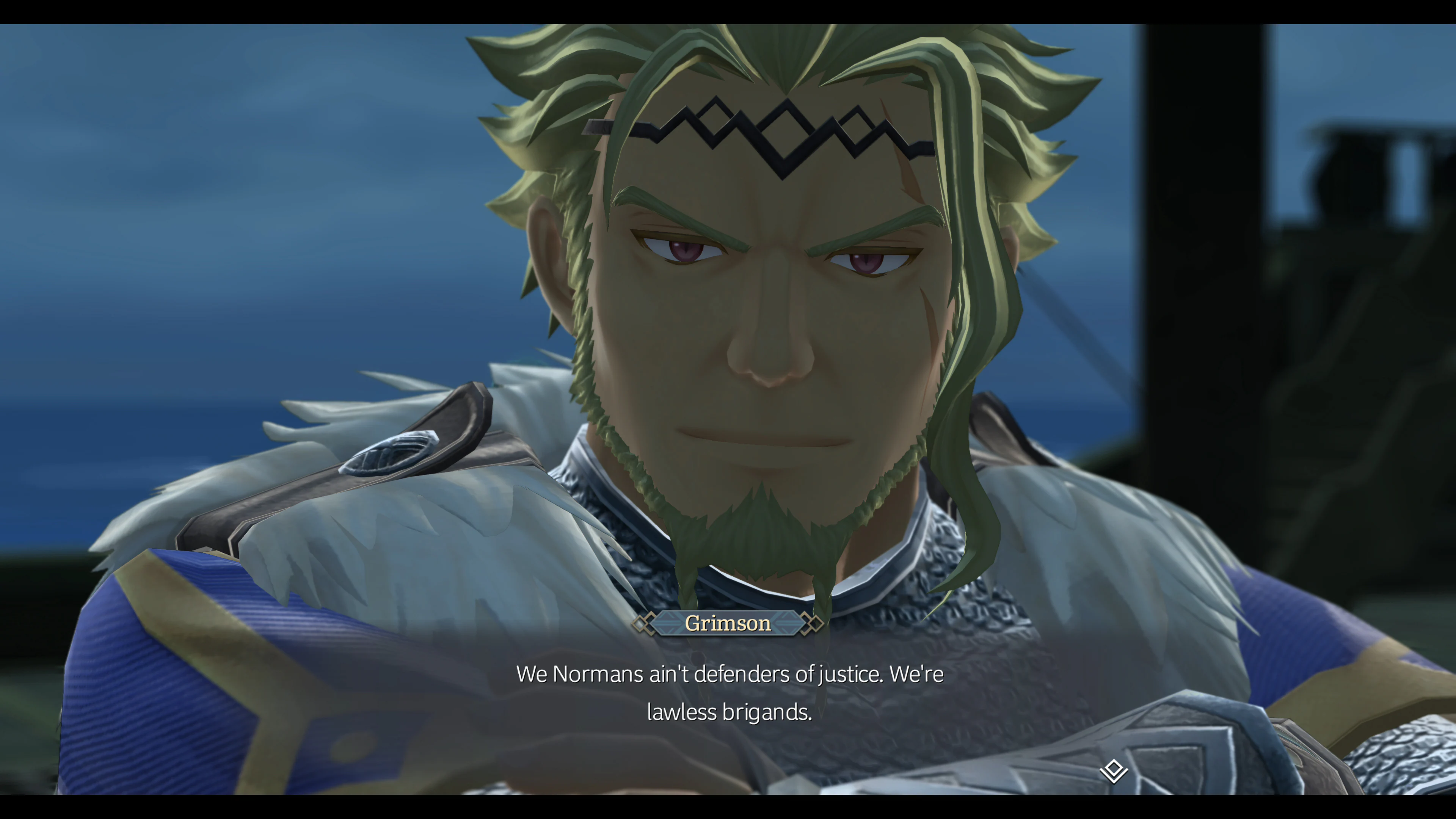Toggle the dialogue box visibility by clicking it
The width and height of the screenshot is (1456, 819).
tap(729, 692)
